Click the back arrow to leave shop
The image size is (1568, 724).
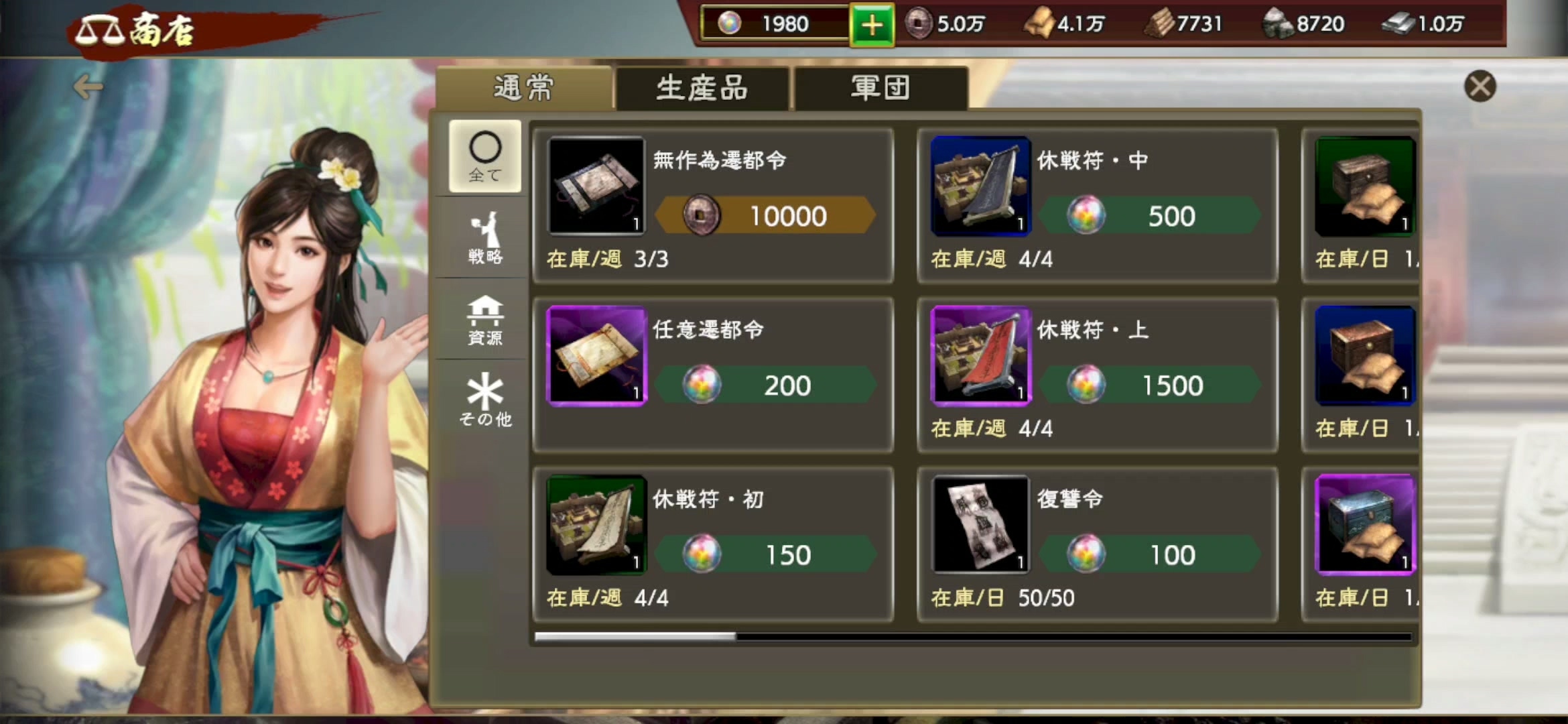[x=90, y=86]
